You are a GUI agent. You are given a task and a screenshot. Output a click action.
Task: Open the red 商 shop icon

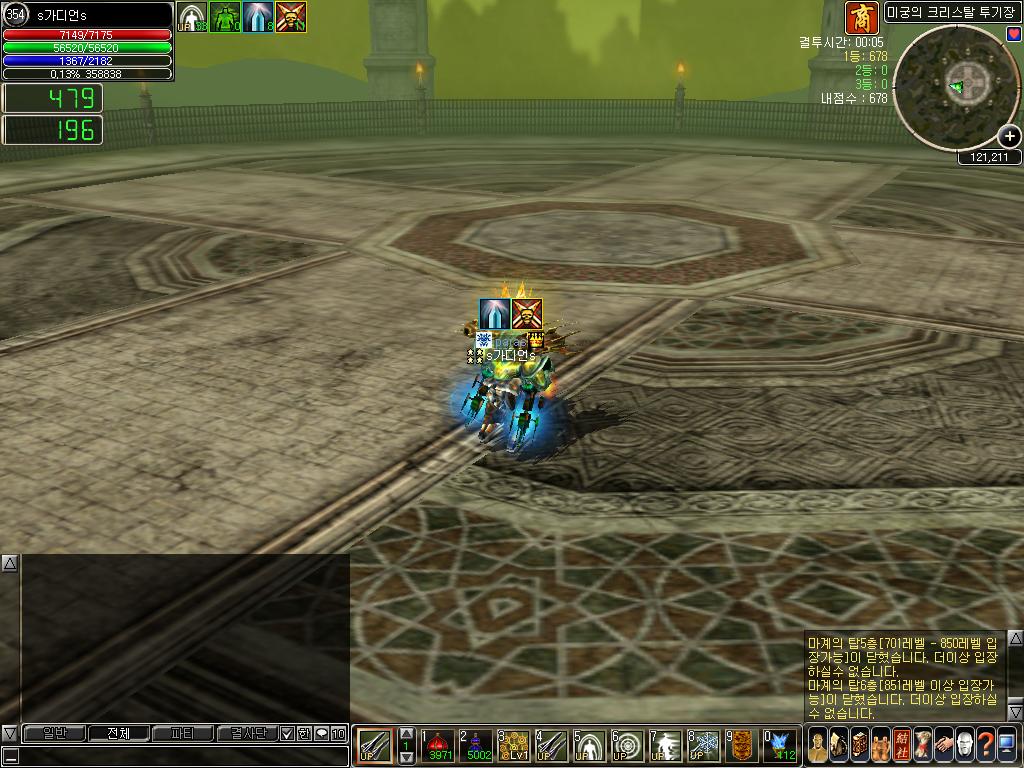coord(862,17)
